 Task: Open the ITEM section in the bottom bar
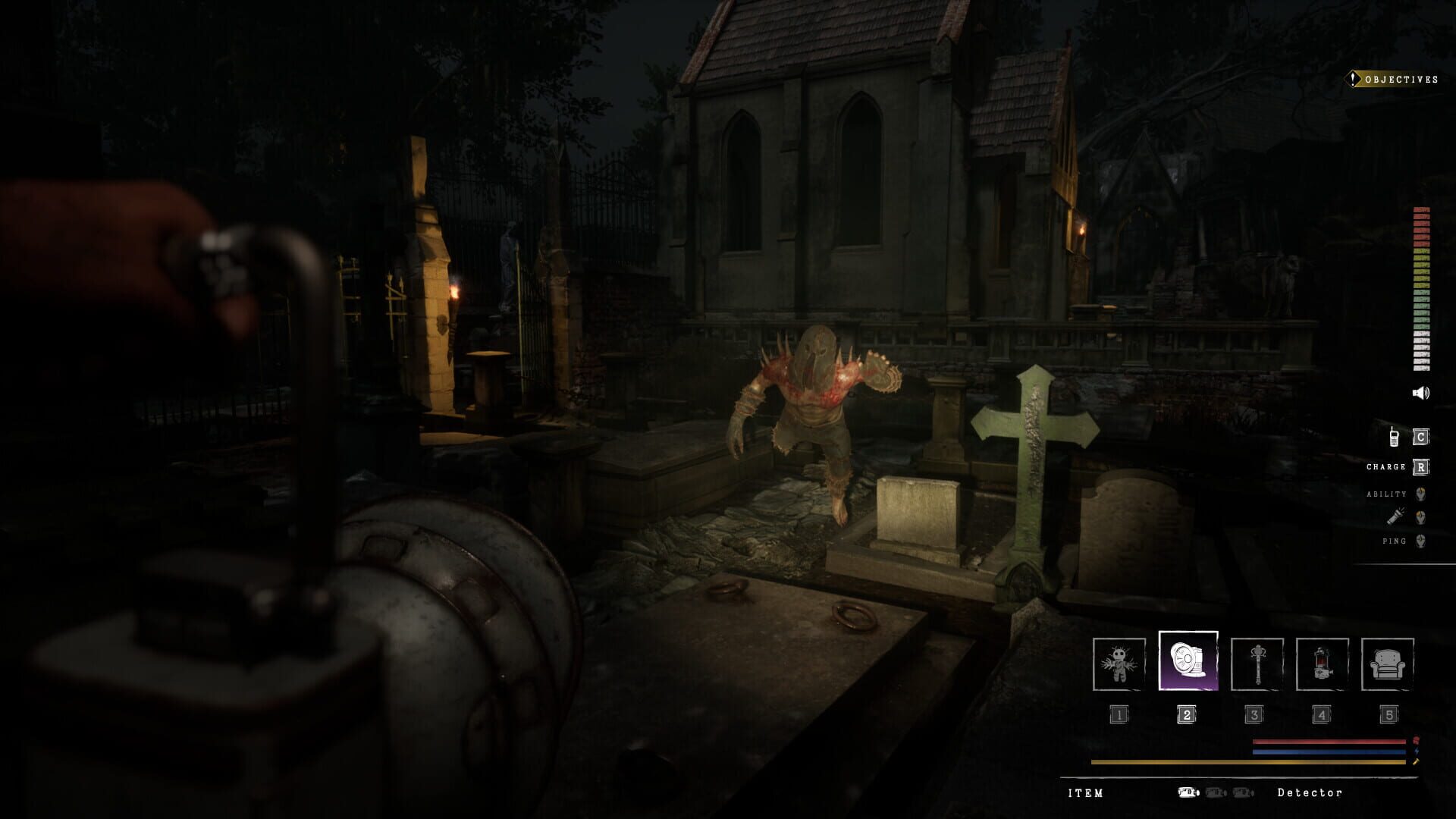tap(1086, 793)
